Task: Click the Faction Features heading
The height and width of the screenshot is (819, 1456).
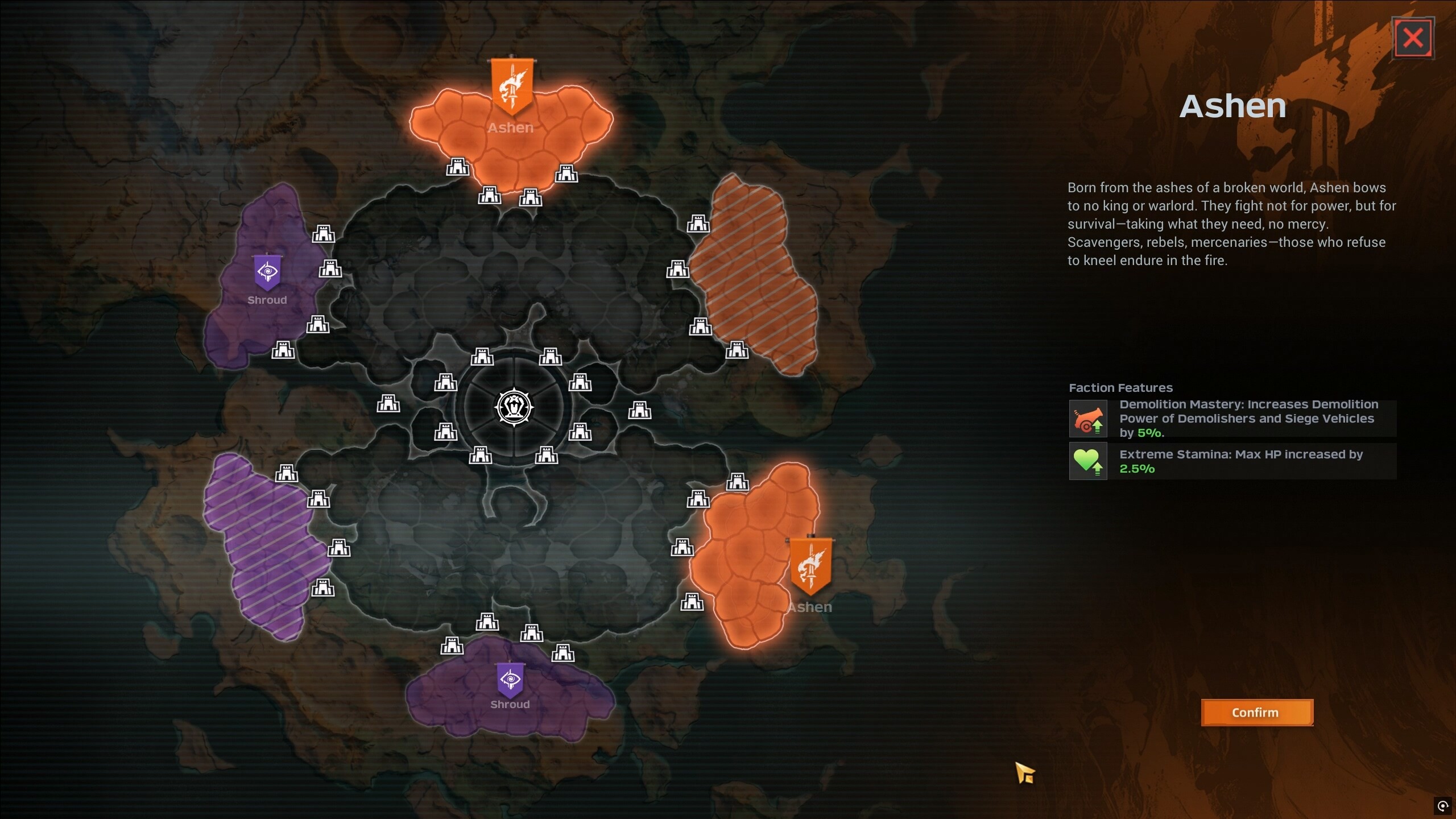Action: tap(1120, 387)
